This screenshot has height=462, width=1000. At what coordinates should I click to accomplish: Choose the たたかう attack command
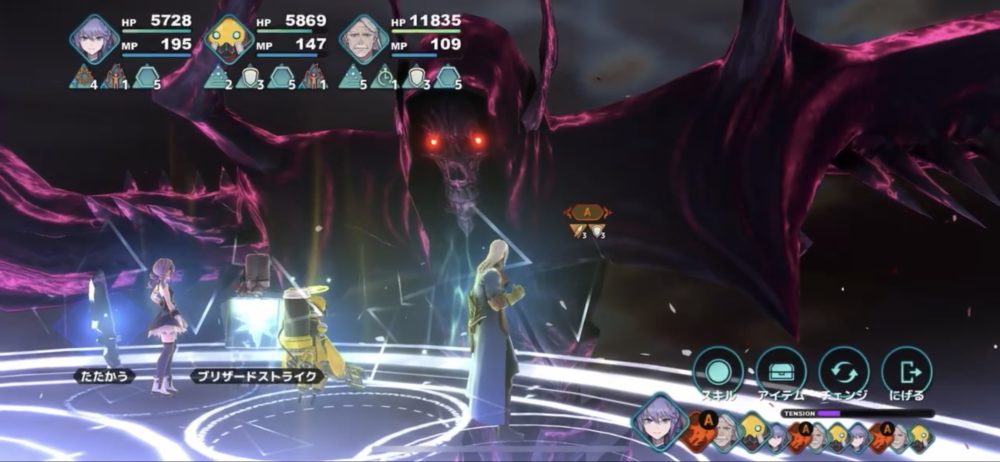103,377
